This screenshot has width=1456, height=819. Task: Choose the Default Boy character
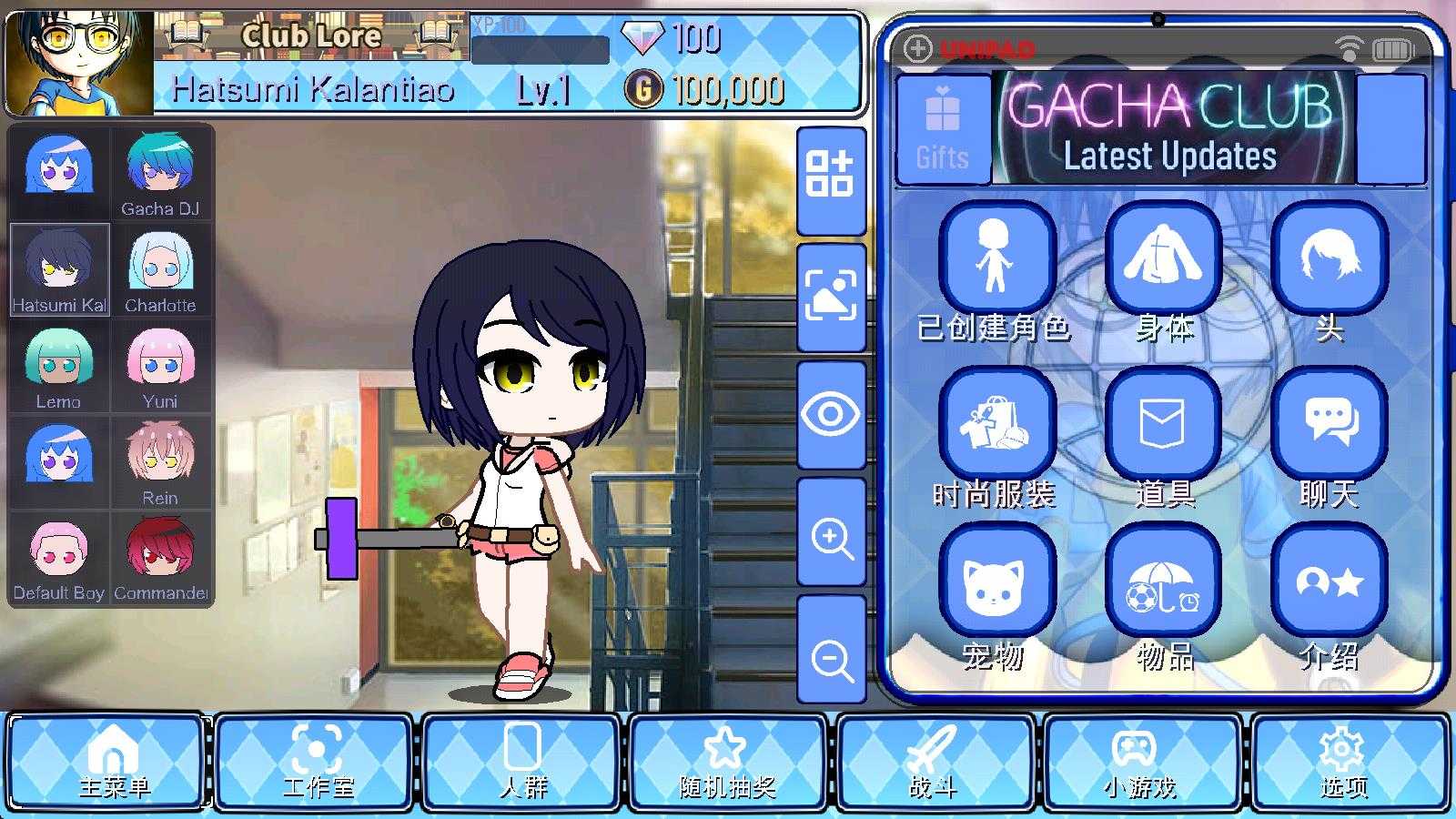pyautogui.click(x=59, y=558)
